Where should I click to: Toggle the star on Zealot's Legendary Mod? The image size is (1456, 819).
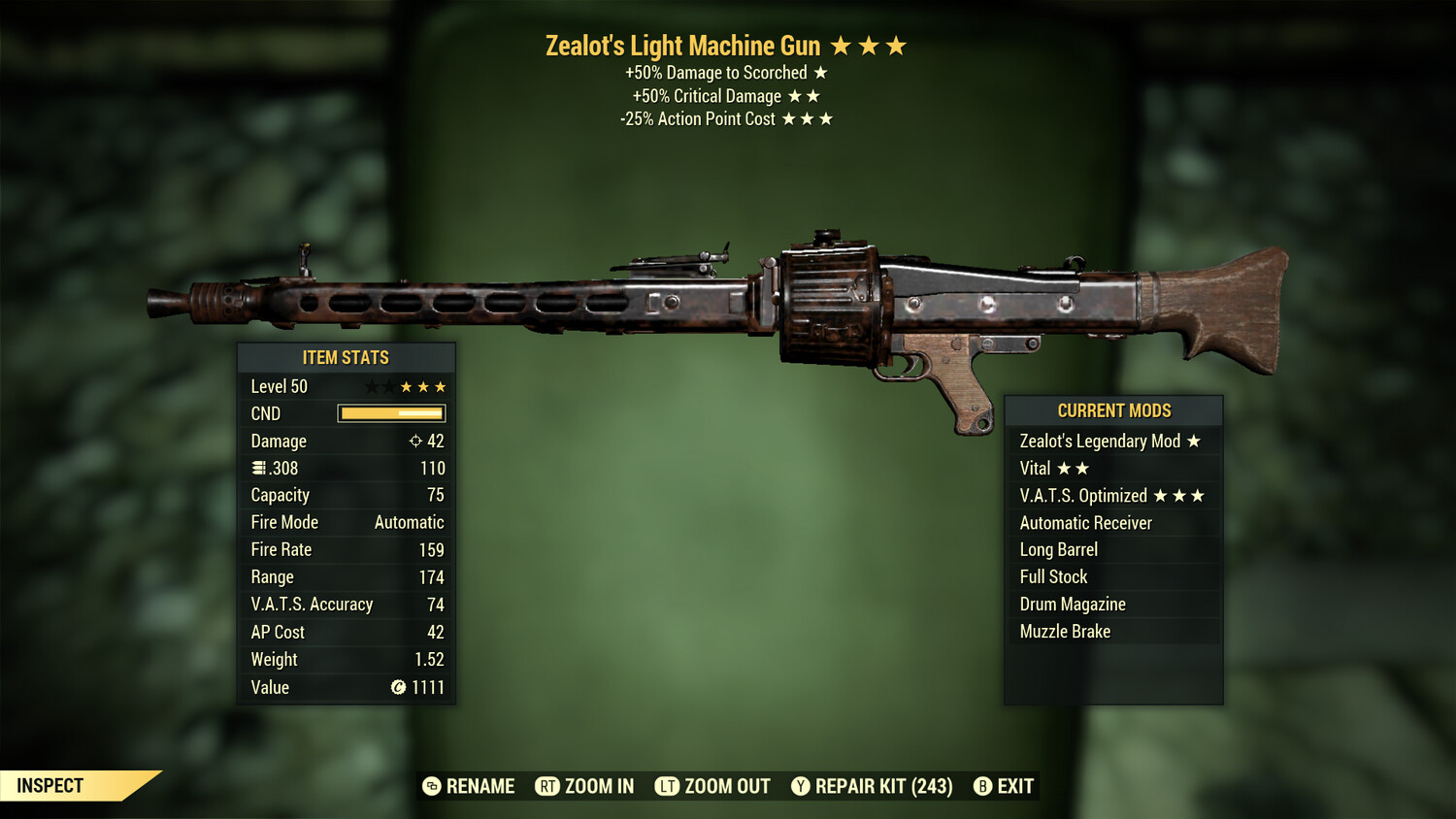pyautogui.click(x=1193, y=441)
